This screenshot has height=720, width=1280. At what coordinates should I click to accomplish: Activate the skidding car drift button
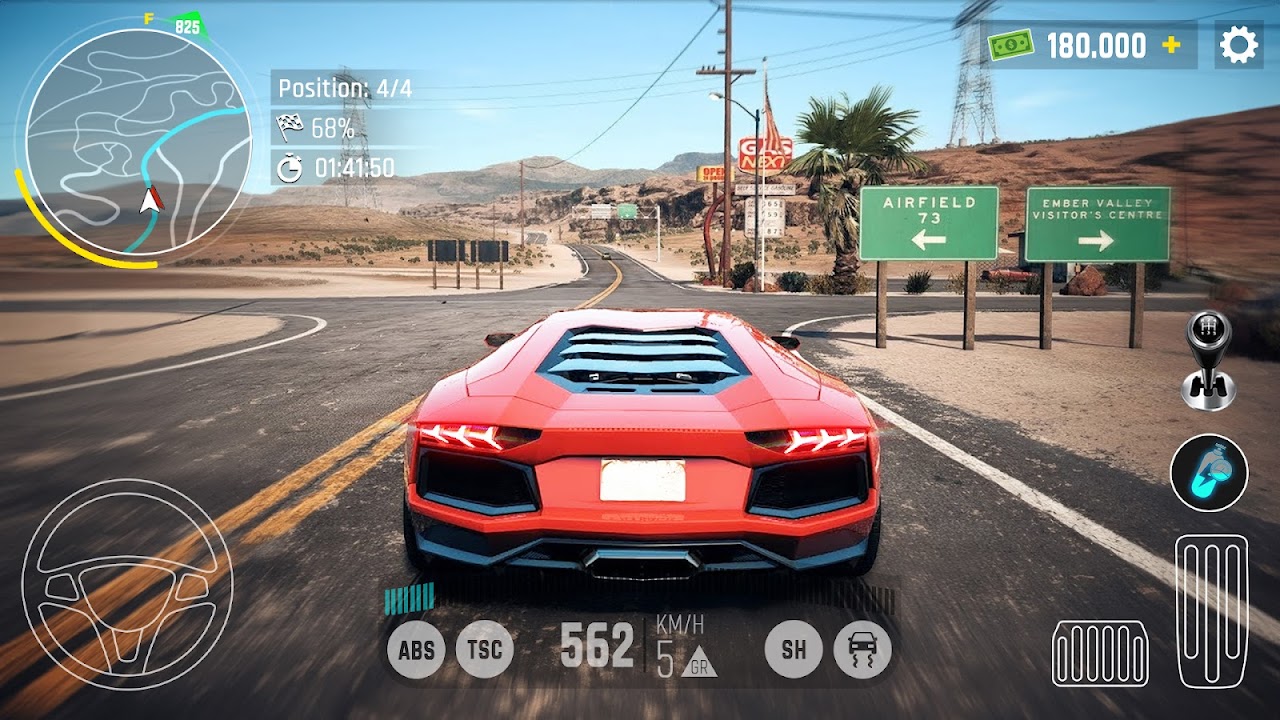861,650
